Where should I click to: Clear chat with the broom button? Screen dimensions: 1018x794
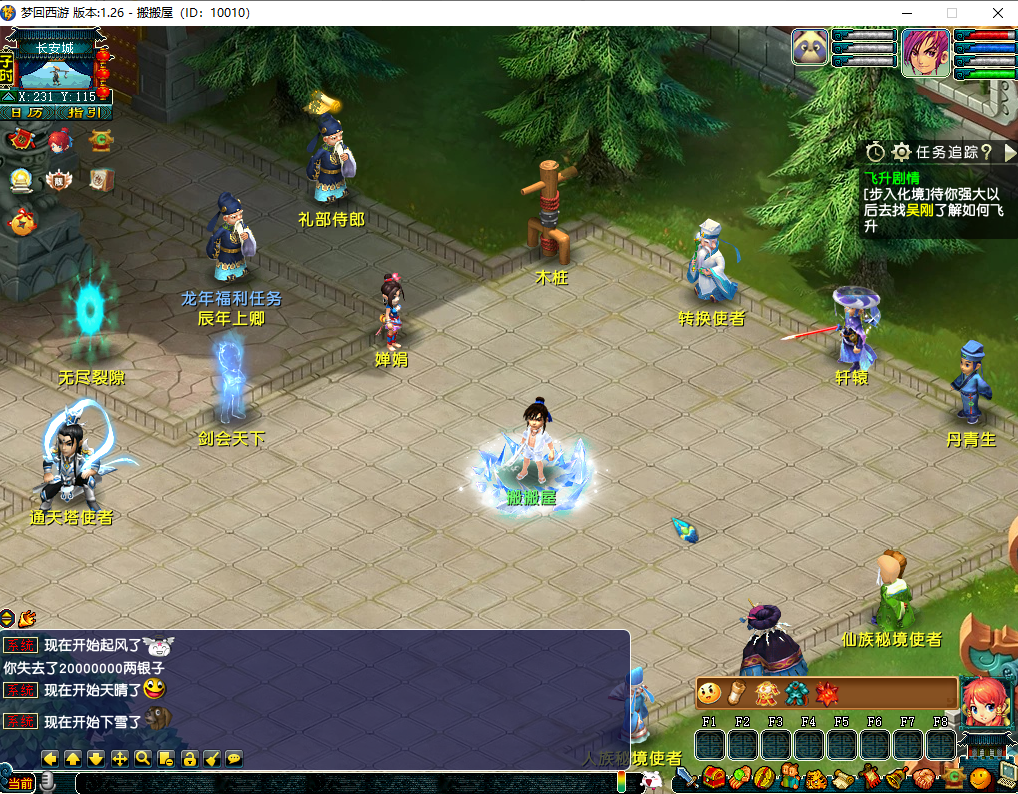[x=211, y=759]
